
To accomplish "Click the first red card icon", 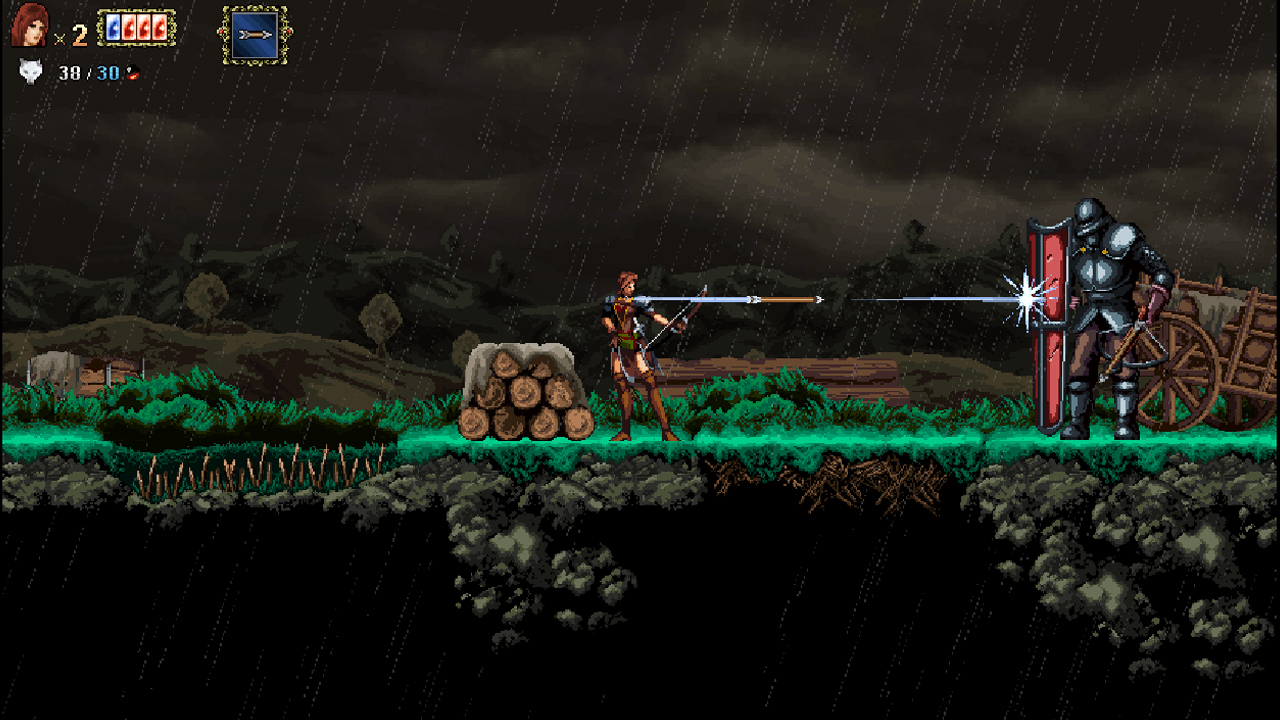I will click(128, 27).
